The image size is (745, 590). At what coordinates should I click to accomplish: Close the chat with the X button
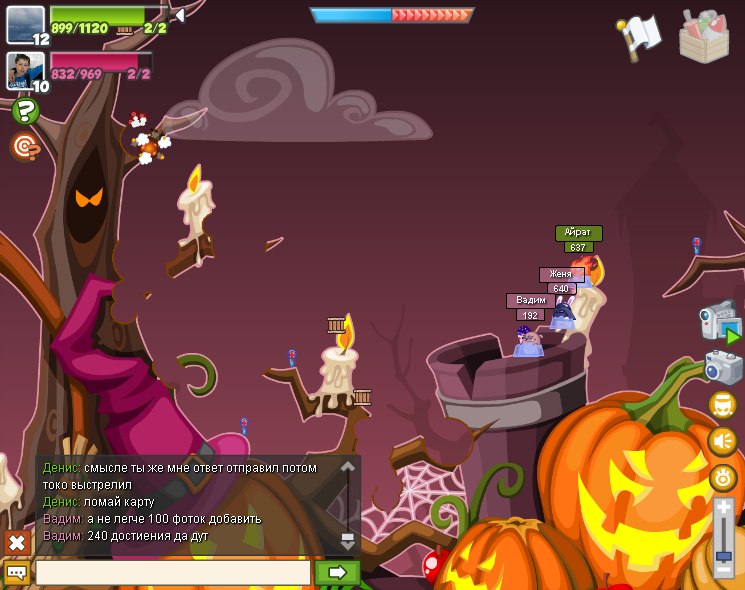(17, 543)
